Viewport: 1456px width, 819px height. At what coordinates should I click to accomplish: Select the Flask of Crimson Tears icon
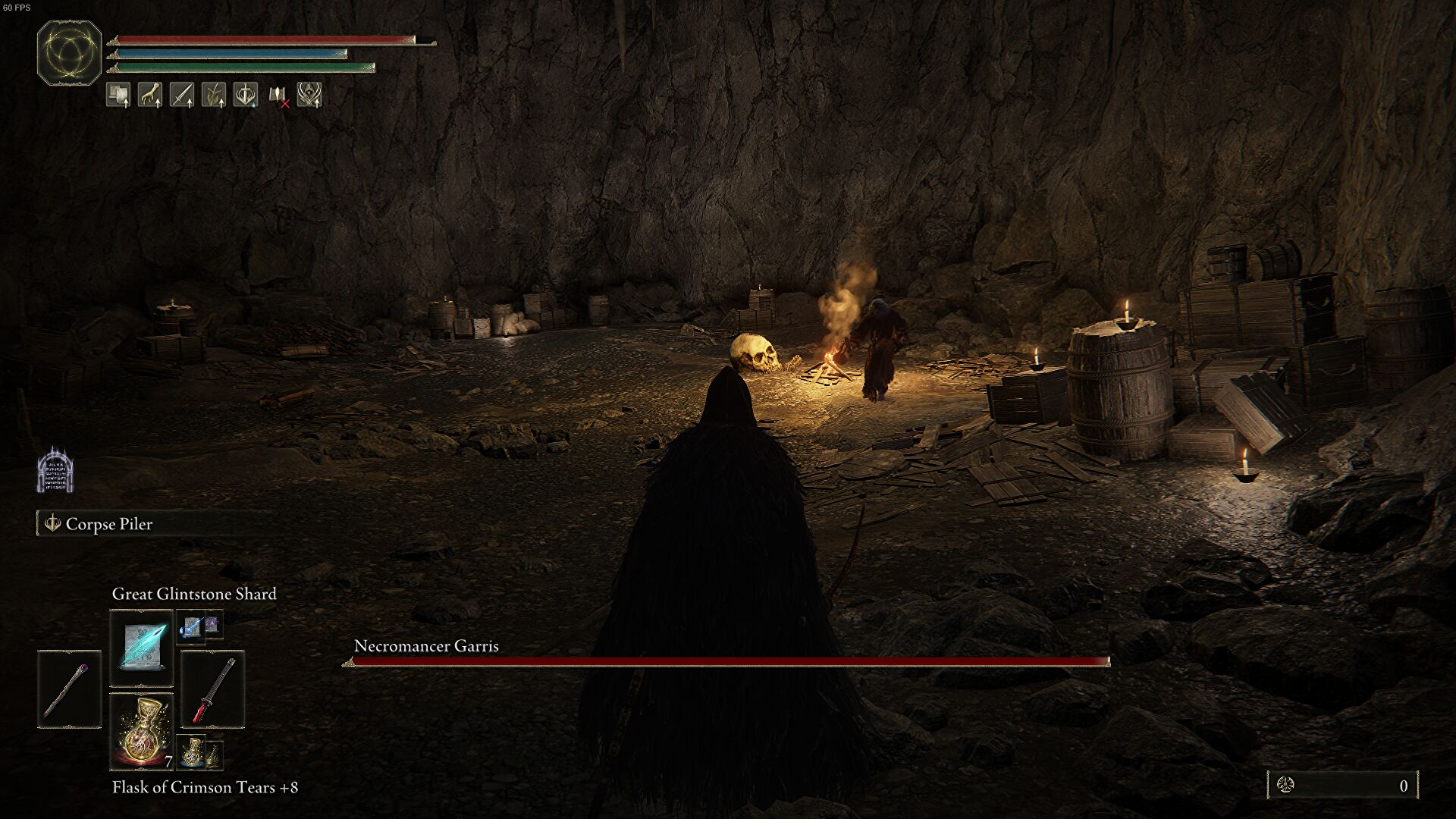pyautogui.click(x=142, y=732)
